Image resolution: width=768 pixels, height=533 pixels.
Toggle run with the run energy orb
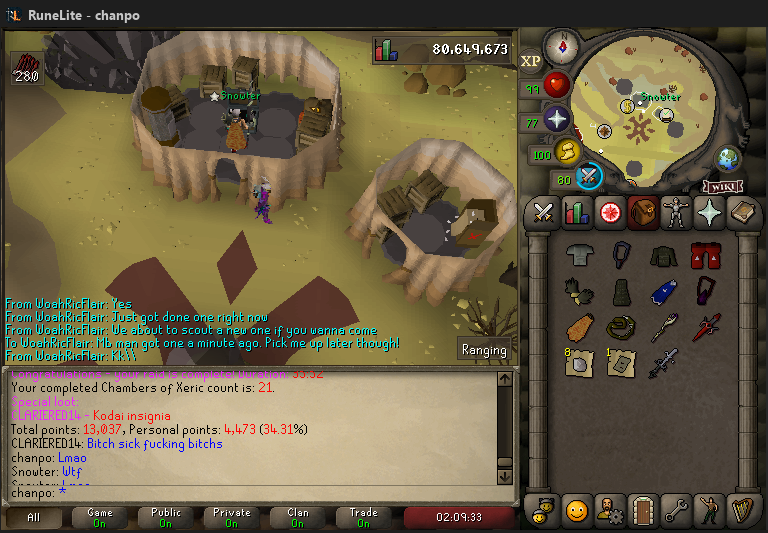tap(567, 152)
